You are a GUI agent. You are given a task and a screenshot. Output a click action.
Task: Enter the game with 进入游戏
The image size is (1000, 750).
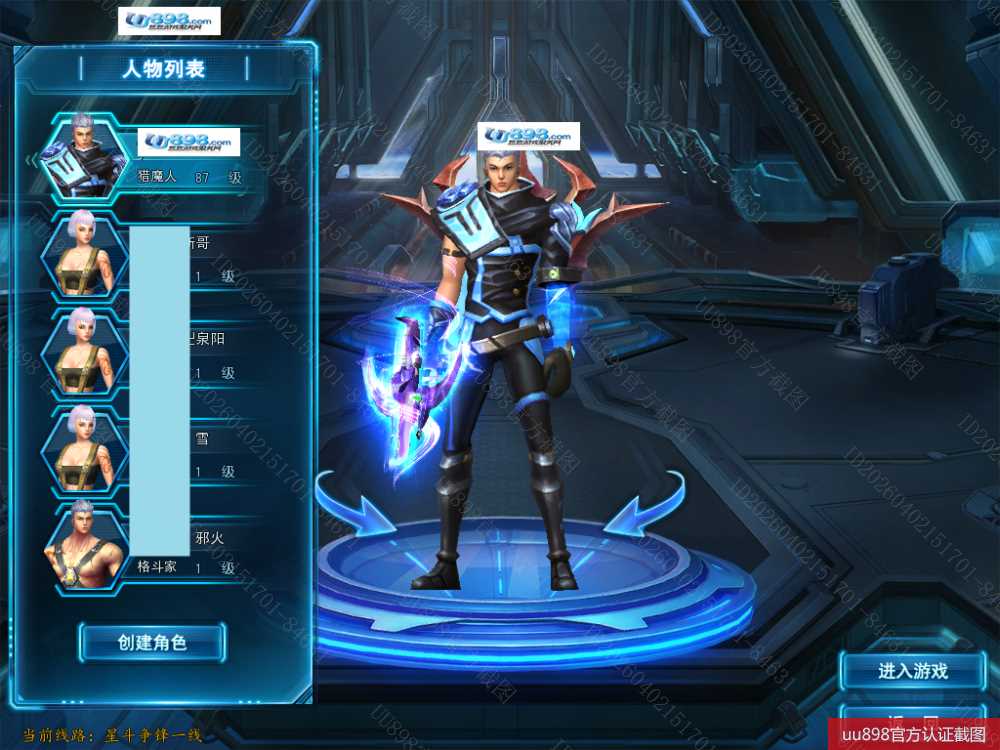coord(913,671)
